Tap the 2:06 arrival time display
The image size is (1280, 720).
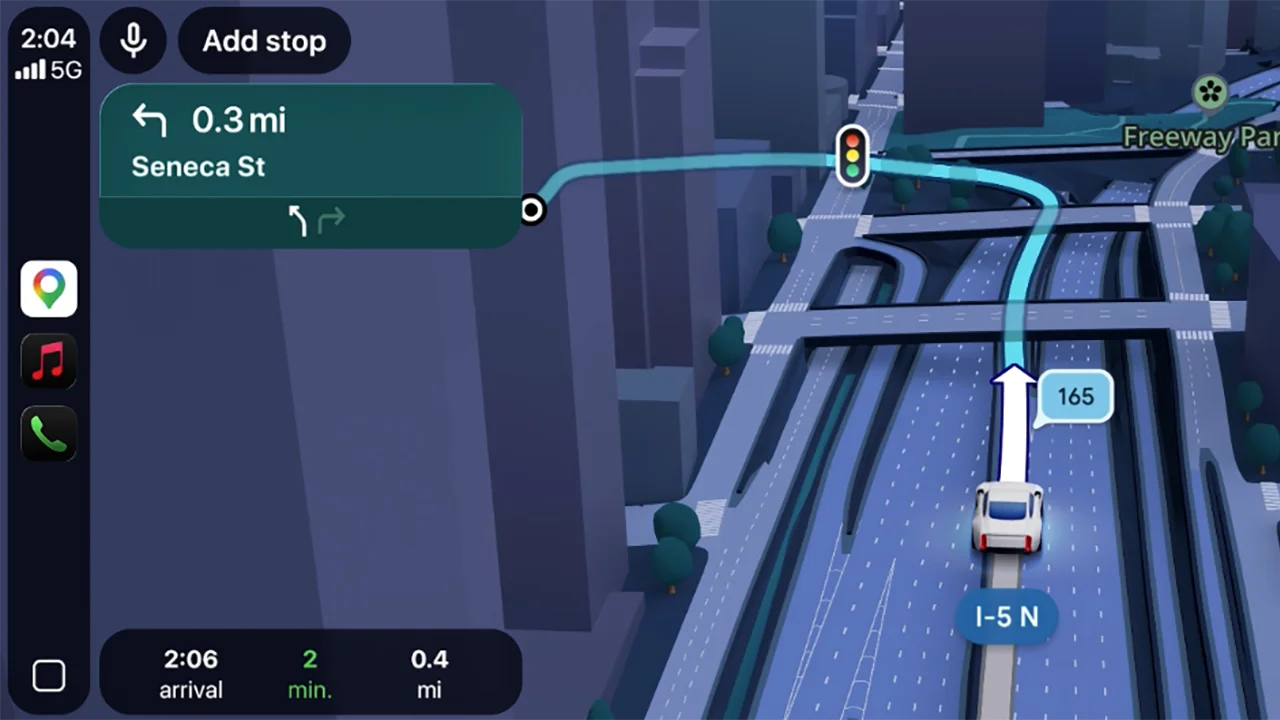click(190, 673)
